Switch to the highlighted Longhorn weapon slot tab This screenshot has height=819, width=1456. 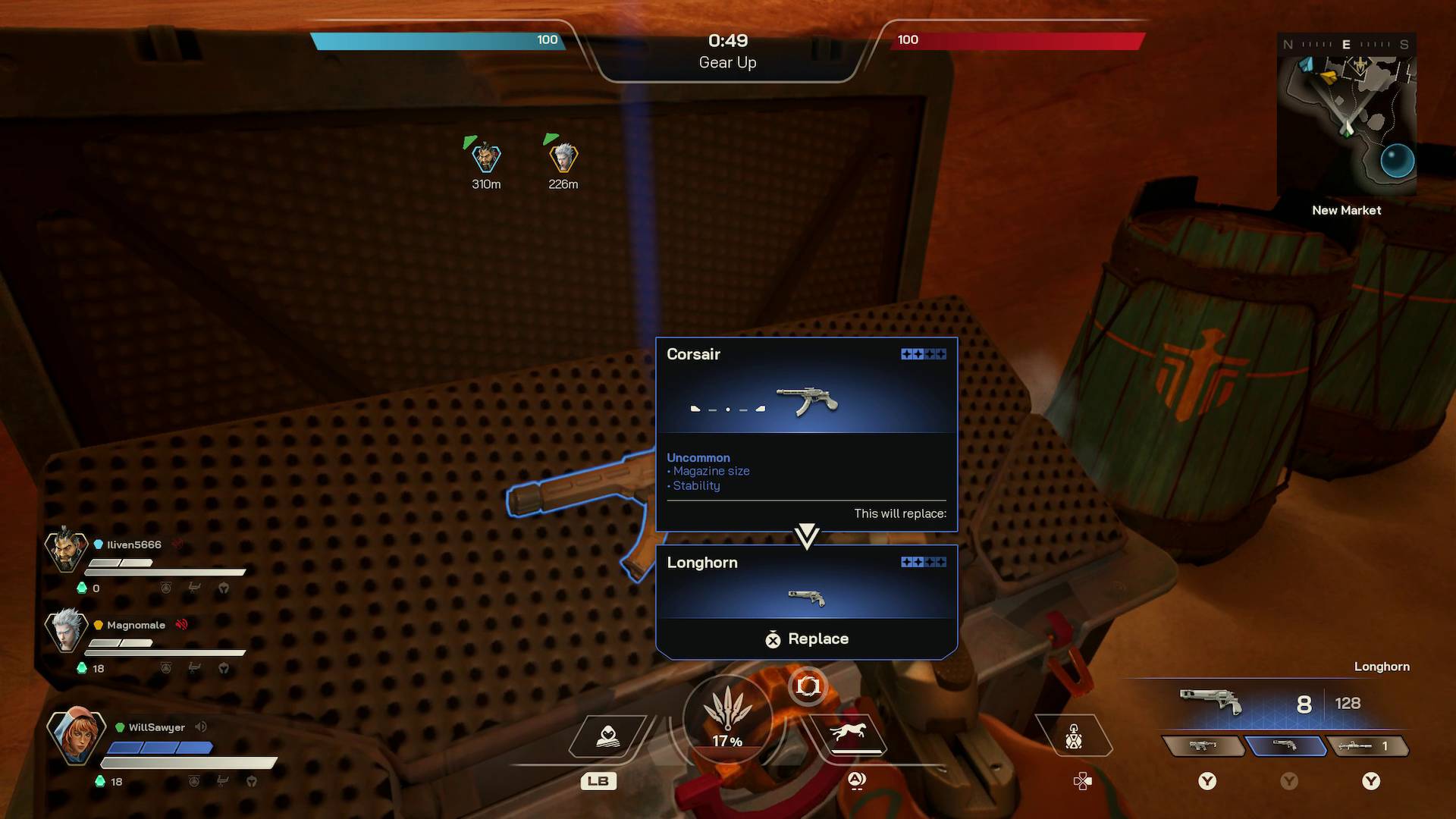[x=1287, y=745]
